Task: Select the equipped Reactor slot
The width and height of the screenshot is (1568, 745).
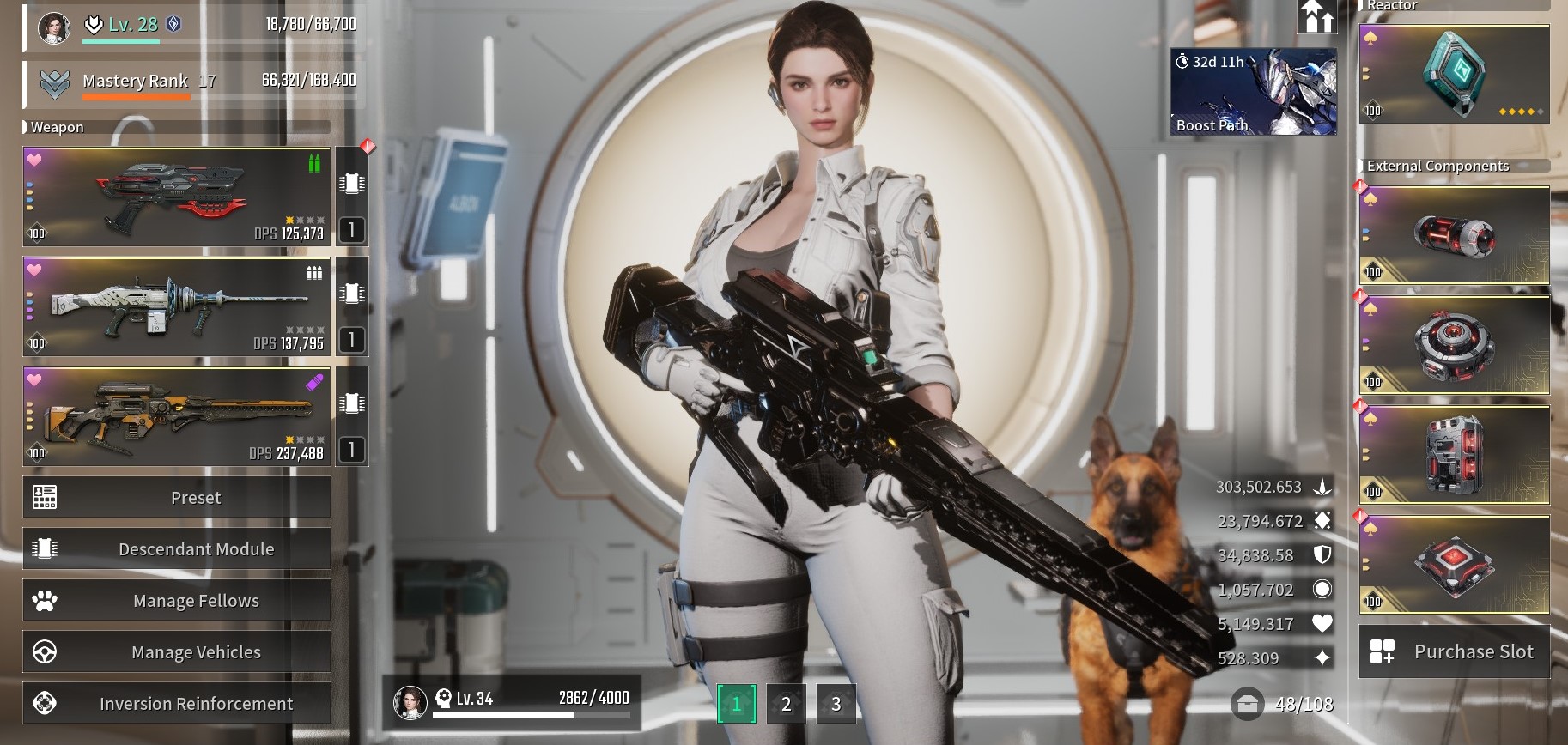Action: pos(1455,74)
